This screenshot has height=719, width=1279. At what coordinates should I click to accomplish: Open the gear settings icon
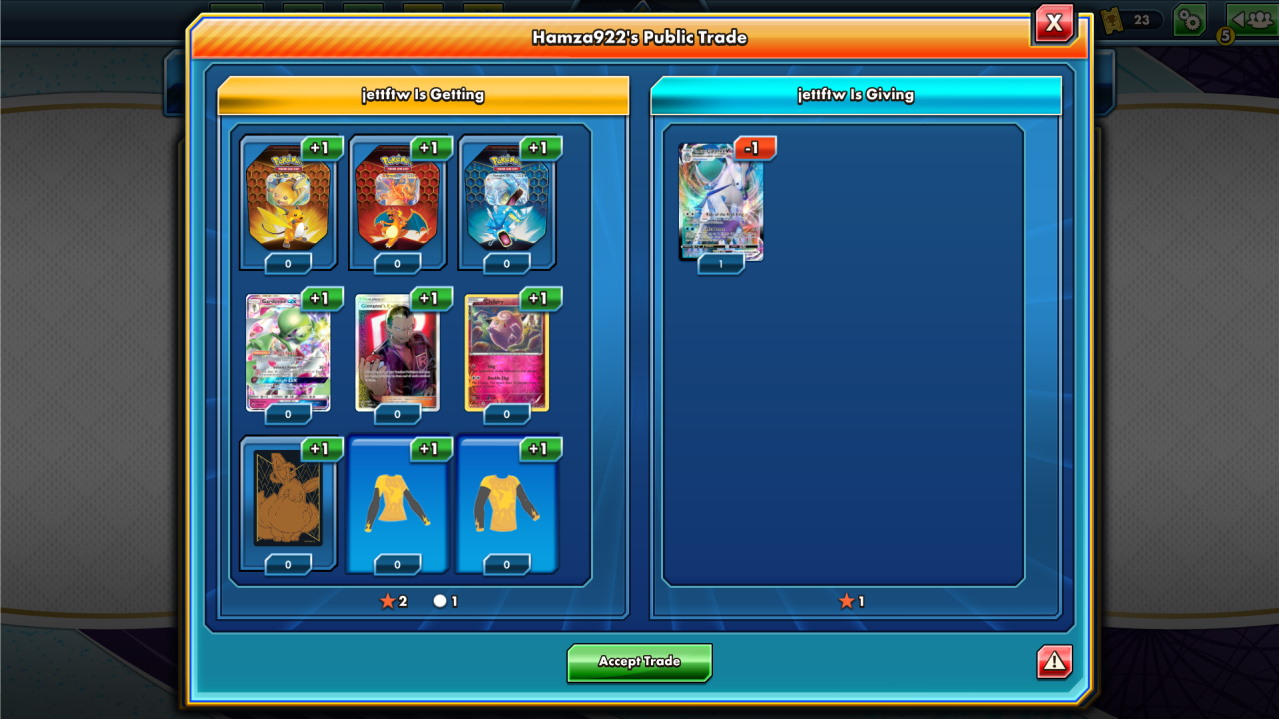(1189, 20)
